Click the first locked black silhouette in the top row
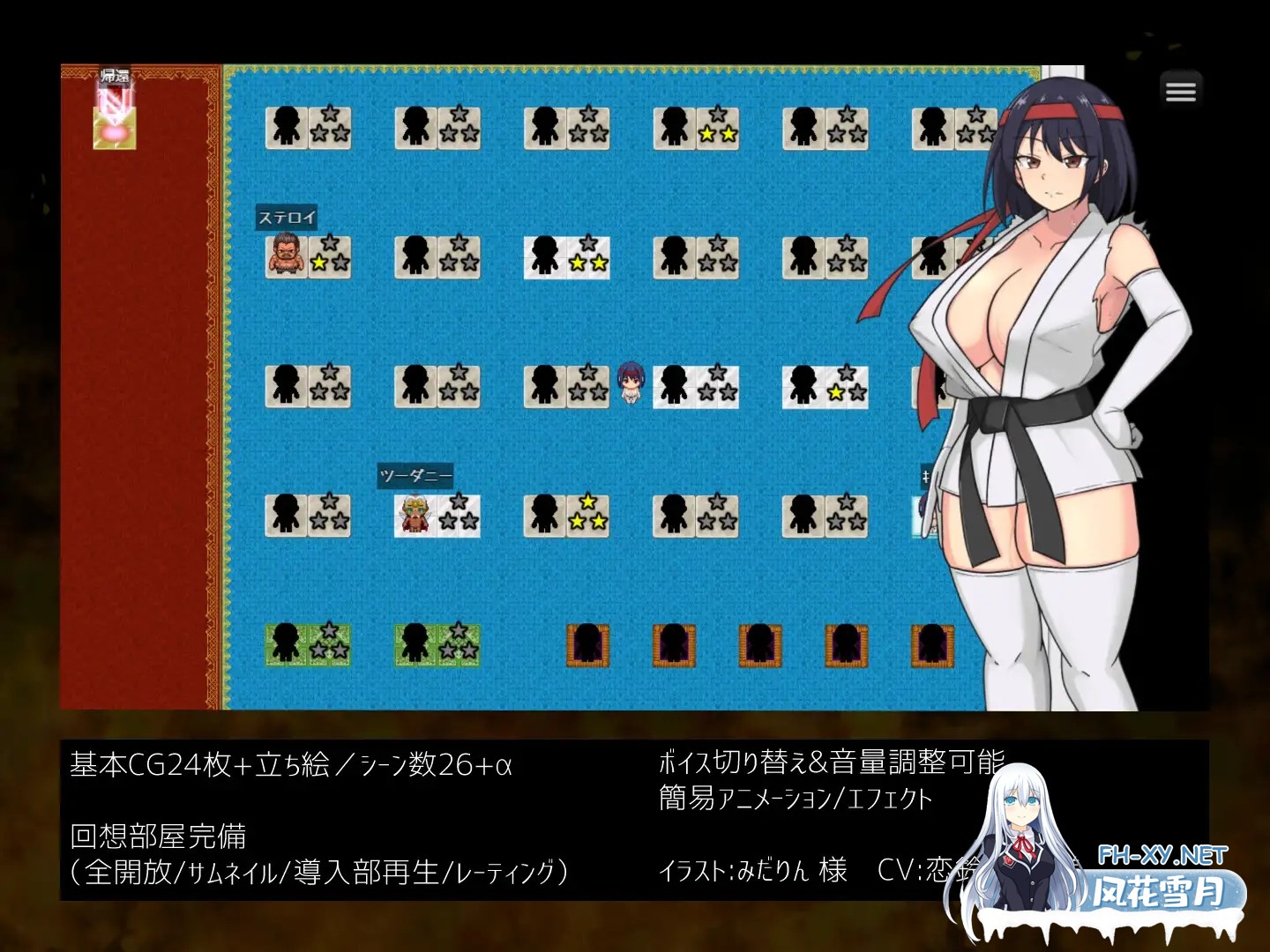 287,127
